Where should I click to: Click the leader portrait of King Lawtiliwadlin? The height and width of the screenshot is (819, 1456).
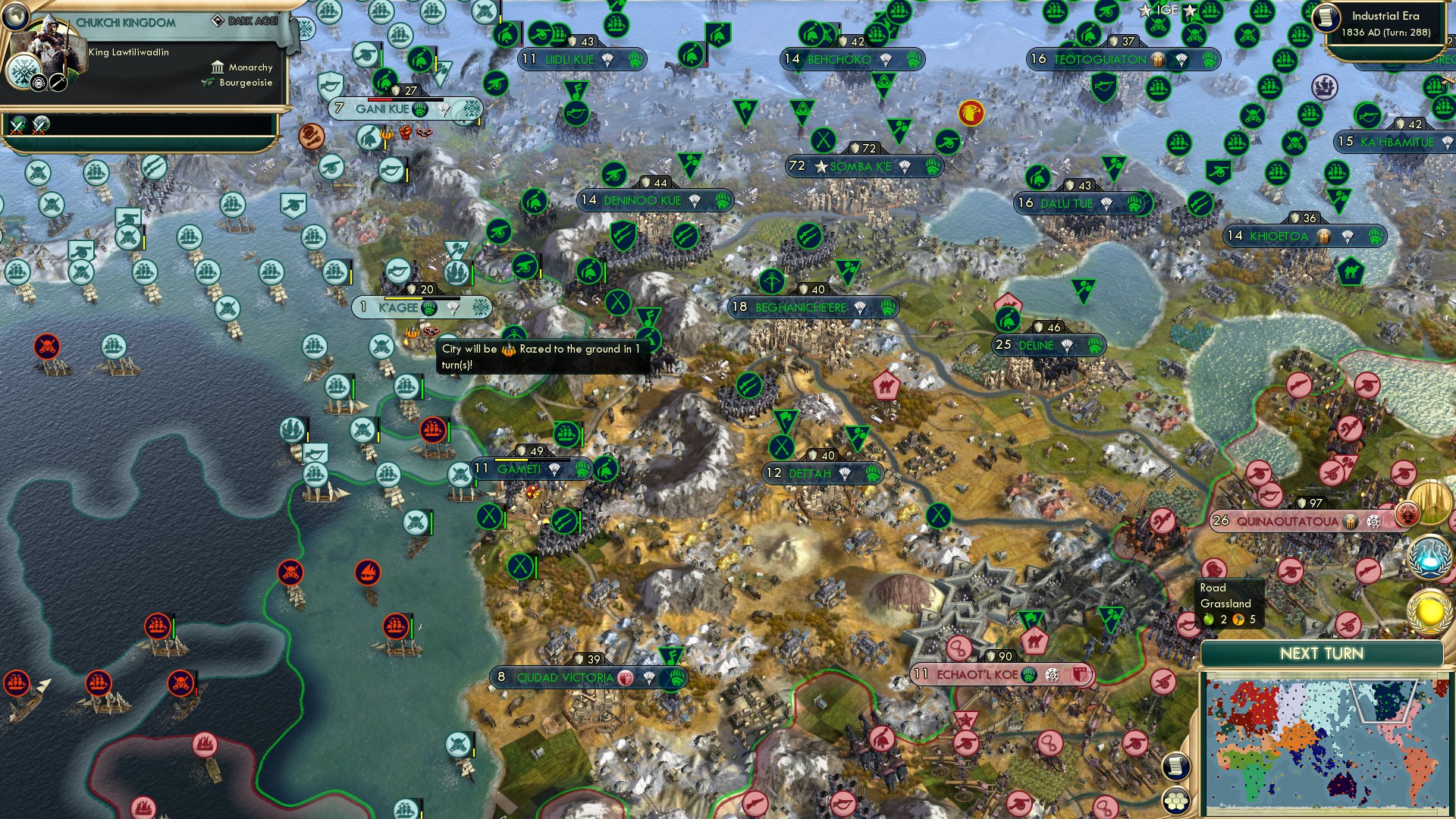click(50, 44)
